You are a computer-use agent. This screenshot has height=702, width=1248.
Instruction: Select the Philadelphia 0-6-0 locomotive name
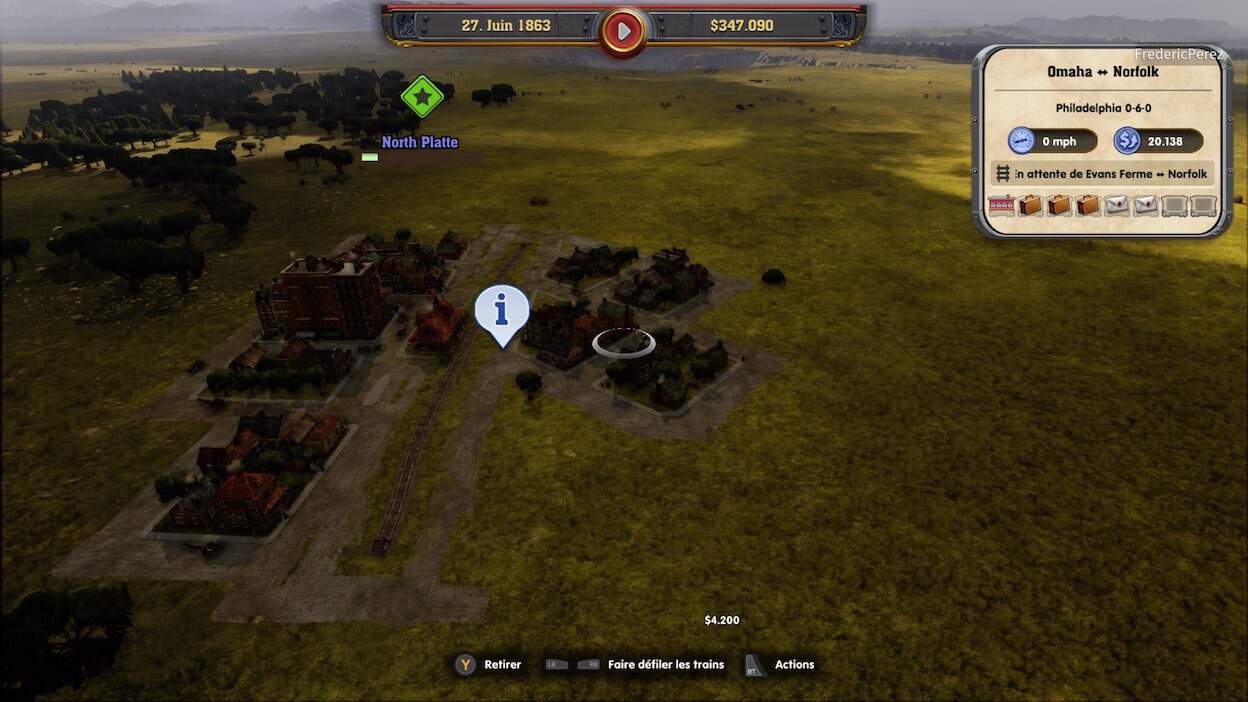coord(1102,108)
